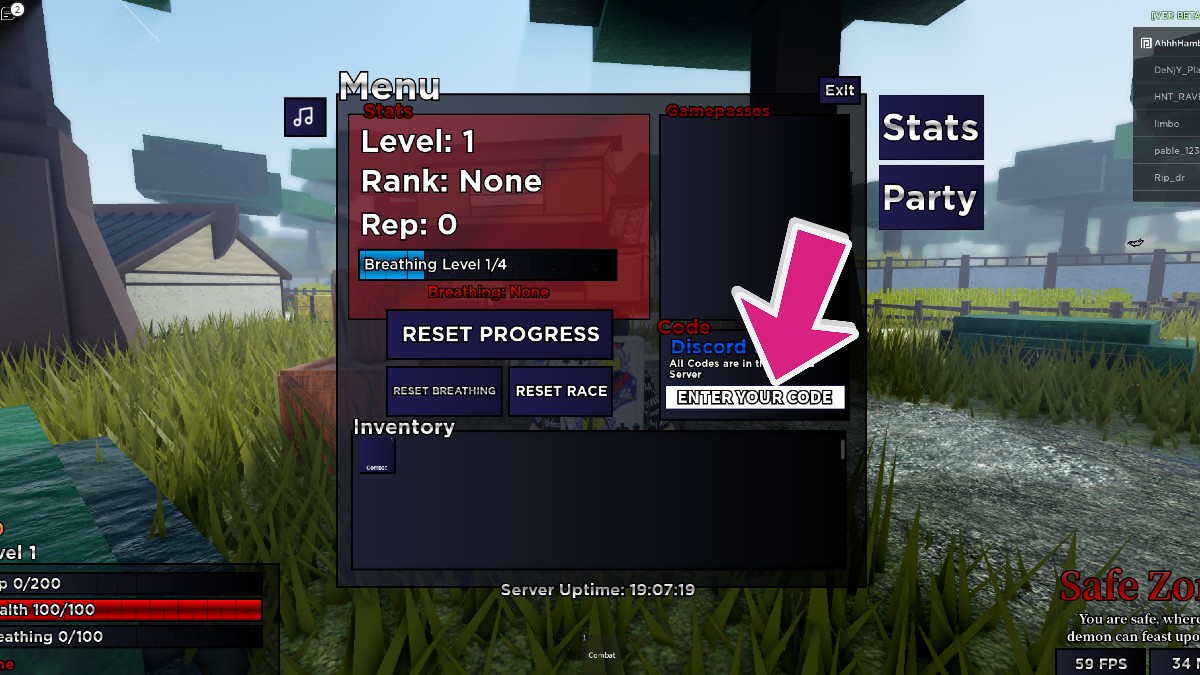Grab the Inventory panel's scrollbar
Screen dimensions: 1200x675
click(x=842, y=450)
